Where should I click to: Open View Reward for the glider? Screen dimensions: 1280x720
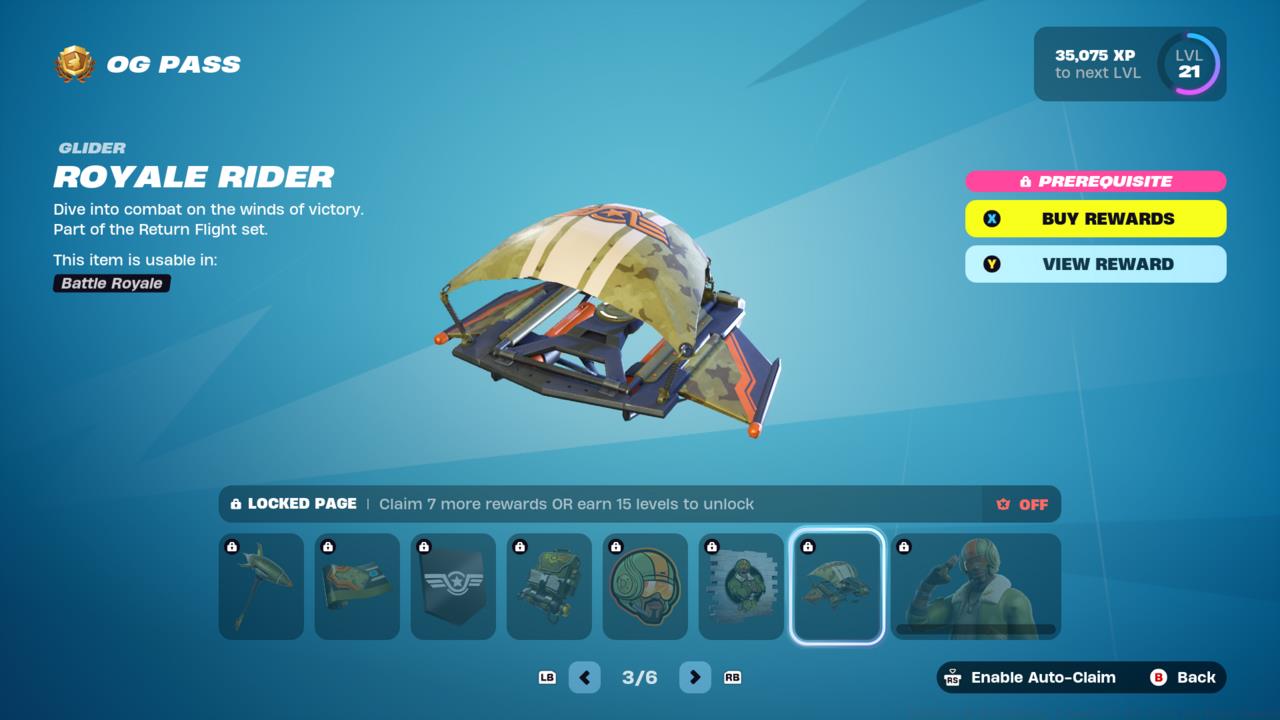1095,264
